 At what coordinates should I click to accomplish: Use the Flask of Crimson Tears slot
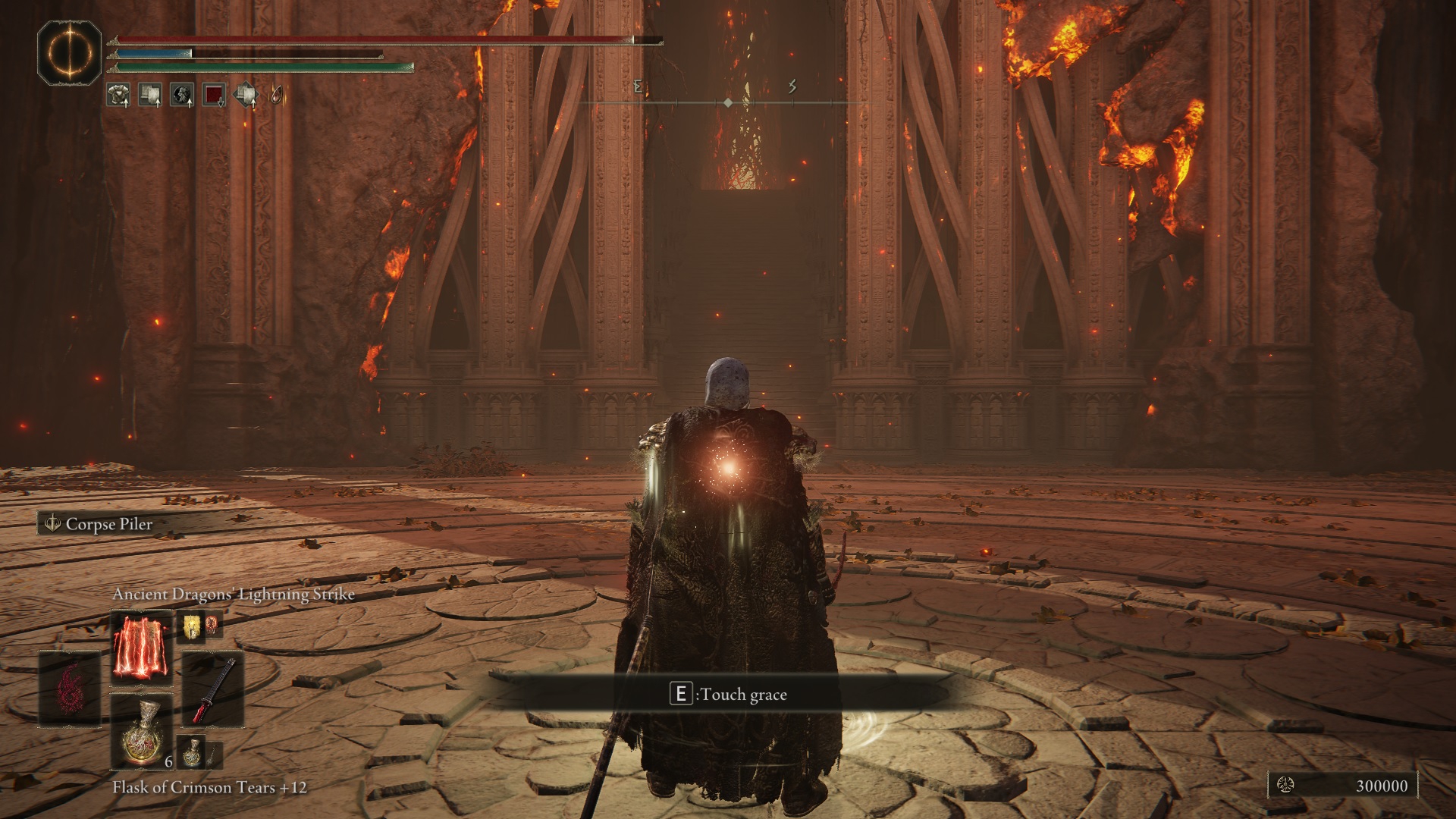click(x=141, y=732)
